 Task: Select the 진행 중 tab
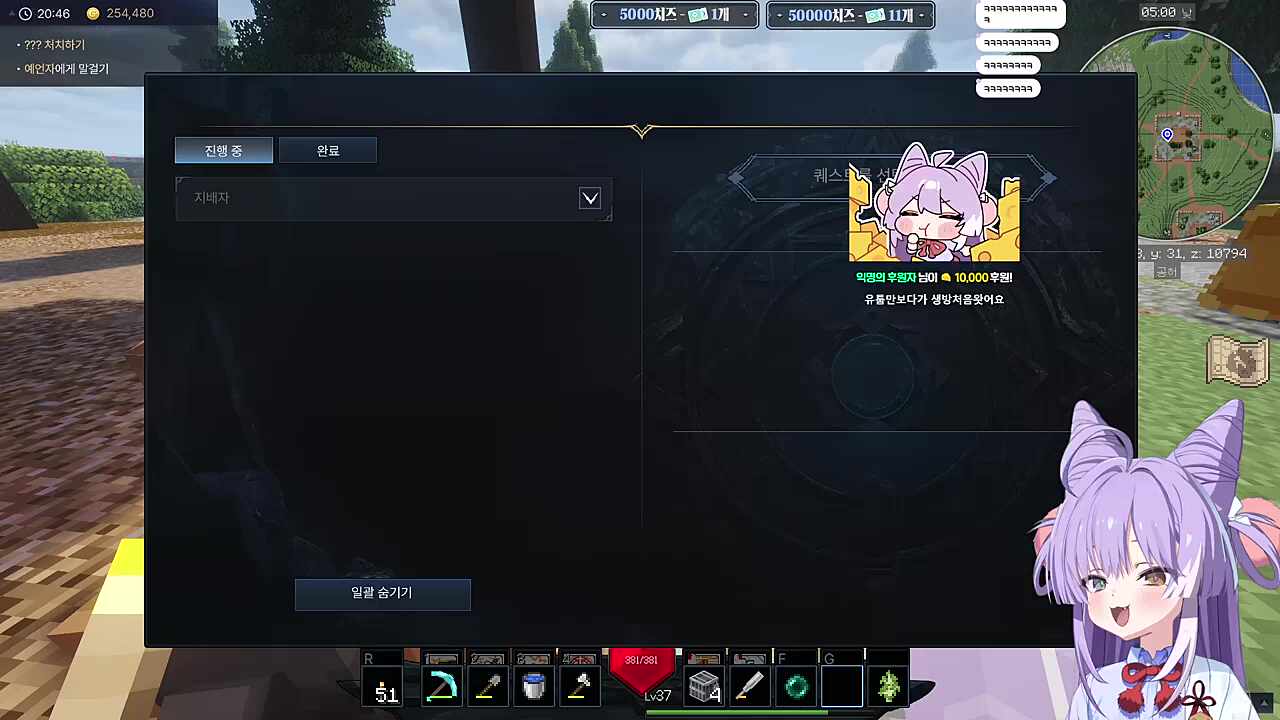[x=223, y=150]
